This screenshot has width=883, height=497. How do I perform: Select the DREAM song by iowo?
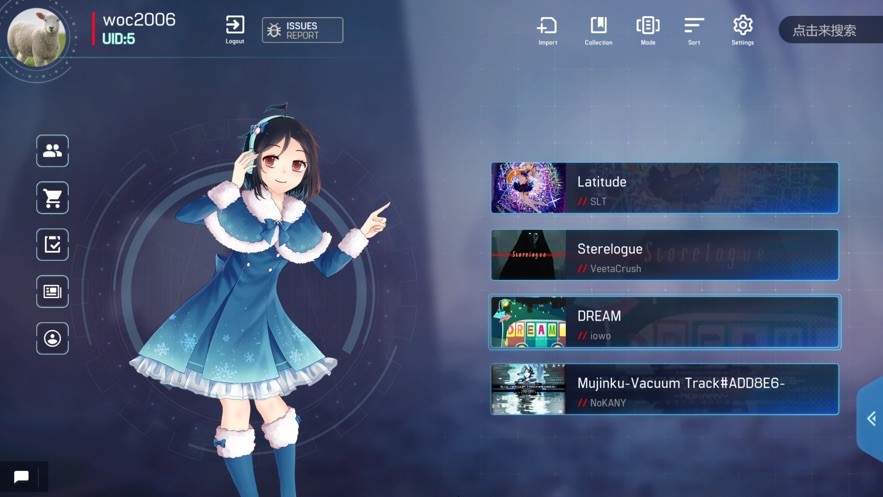tap(664, 322)
